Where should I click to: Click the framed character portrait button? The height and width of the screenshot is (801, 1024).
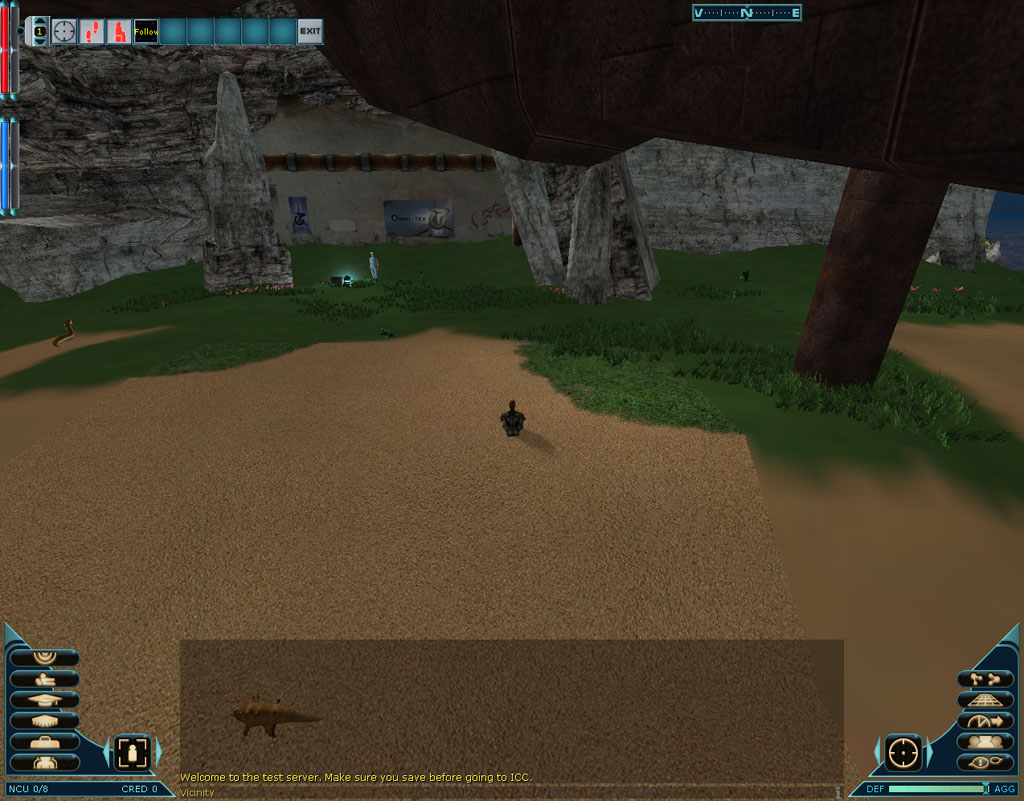tap(132, 752)
